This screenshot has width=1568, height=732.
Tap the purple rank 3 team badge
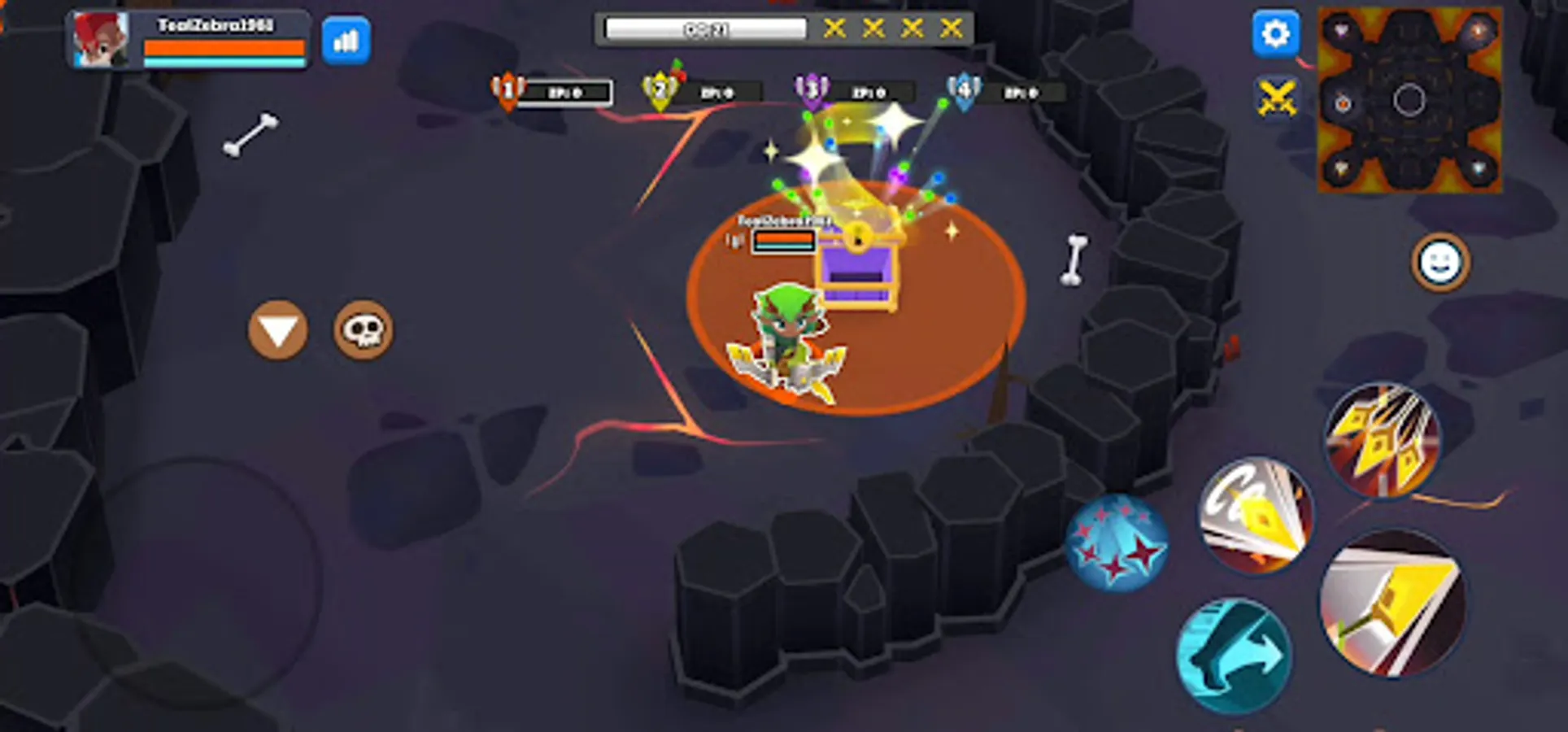point(812,91)
